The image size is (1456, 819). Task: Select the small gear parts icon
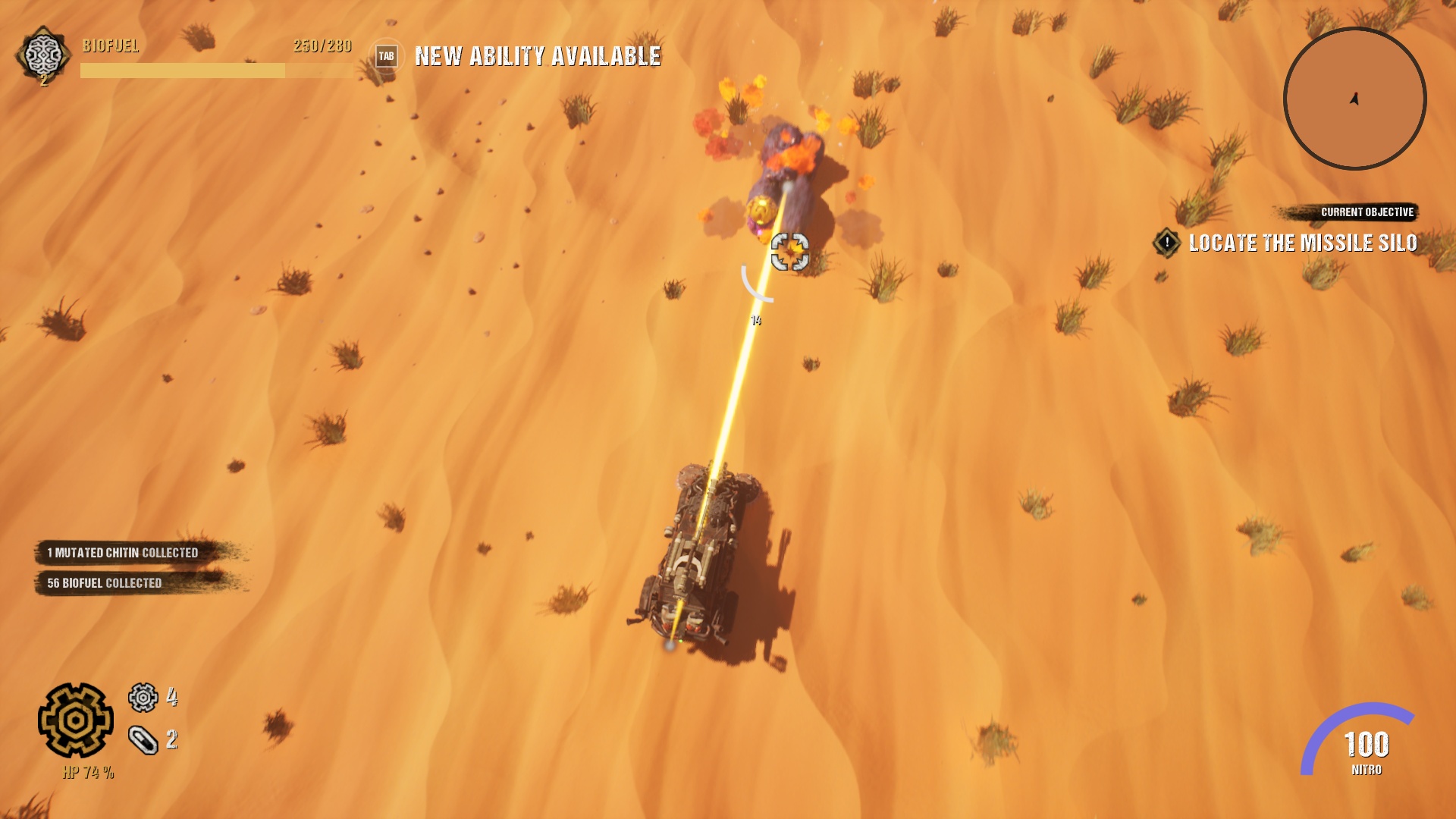[143, 698]
